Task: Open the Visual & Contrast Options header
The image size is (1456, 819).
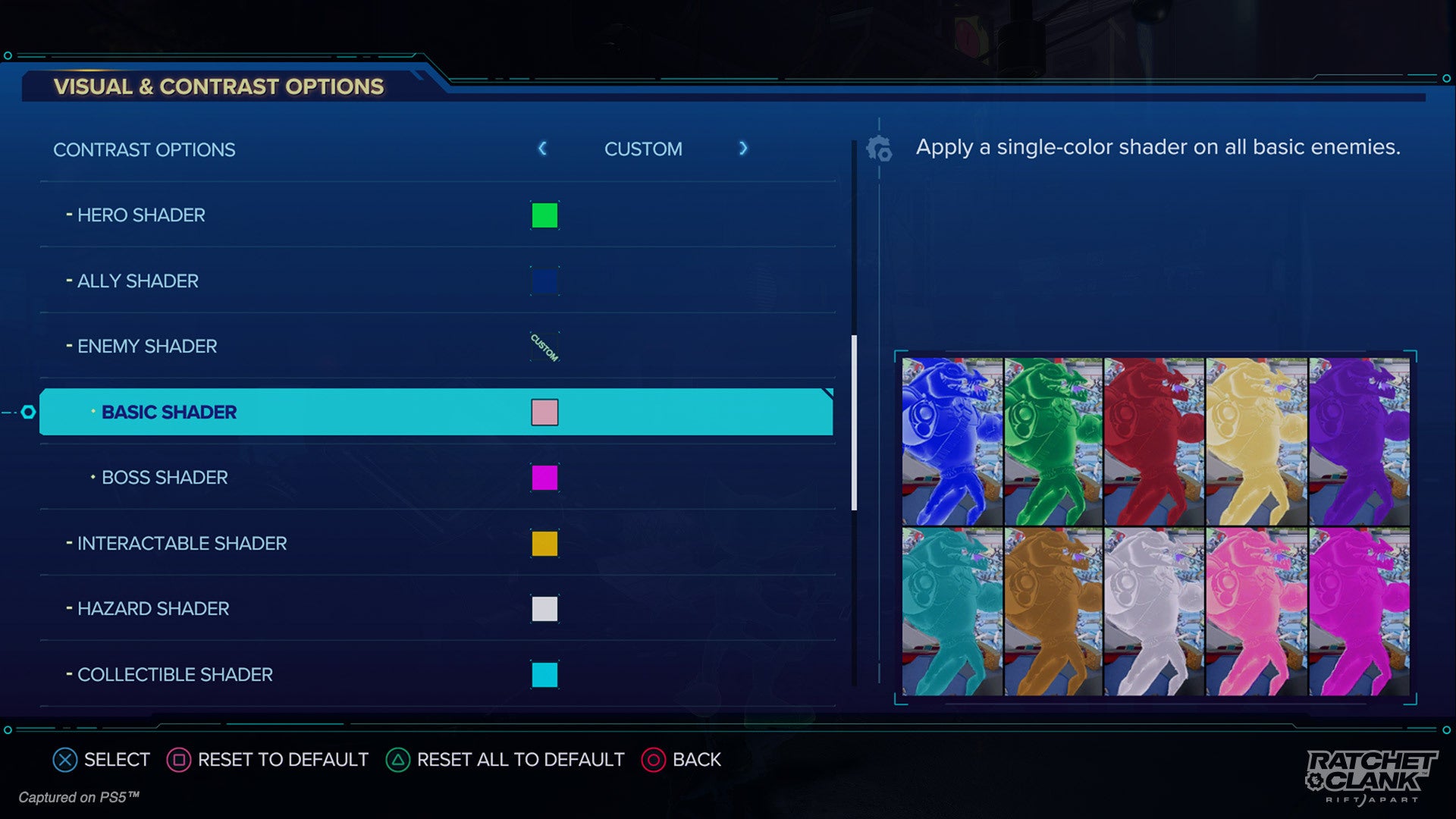Action: 217,86
